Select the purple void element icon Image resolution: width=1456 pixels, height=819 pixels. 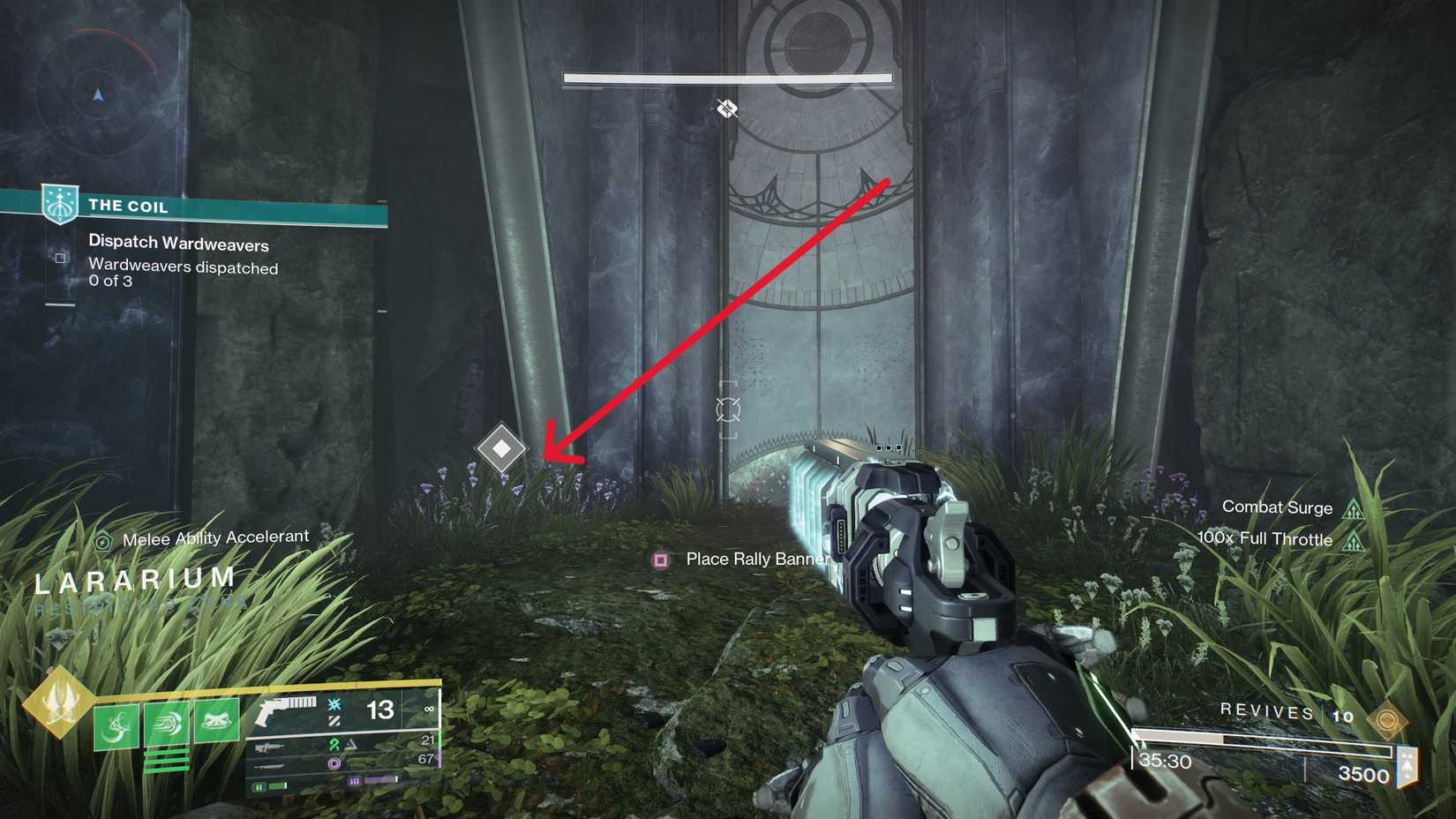coord(335,763)
